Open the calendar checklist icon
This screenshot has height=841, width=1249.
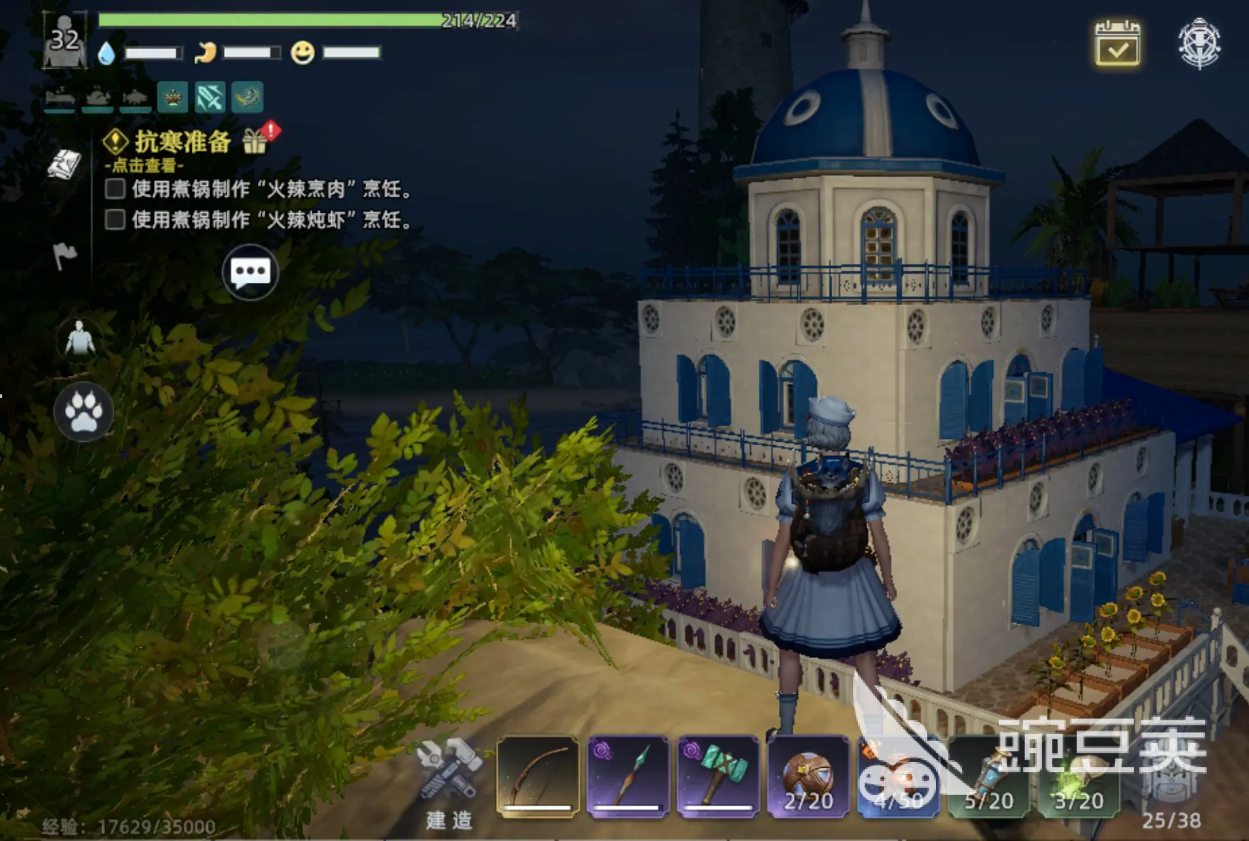pyautogui.click(x=1117, y=43)
